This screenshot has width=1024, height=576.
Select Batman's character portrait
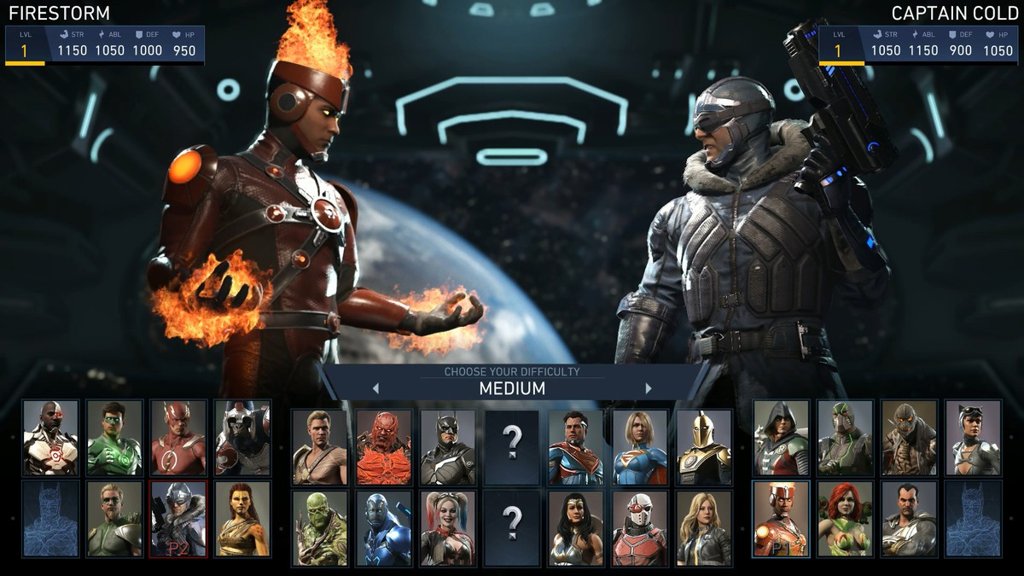(448, 446)
